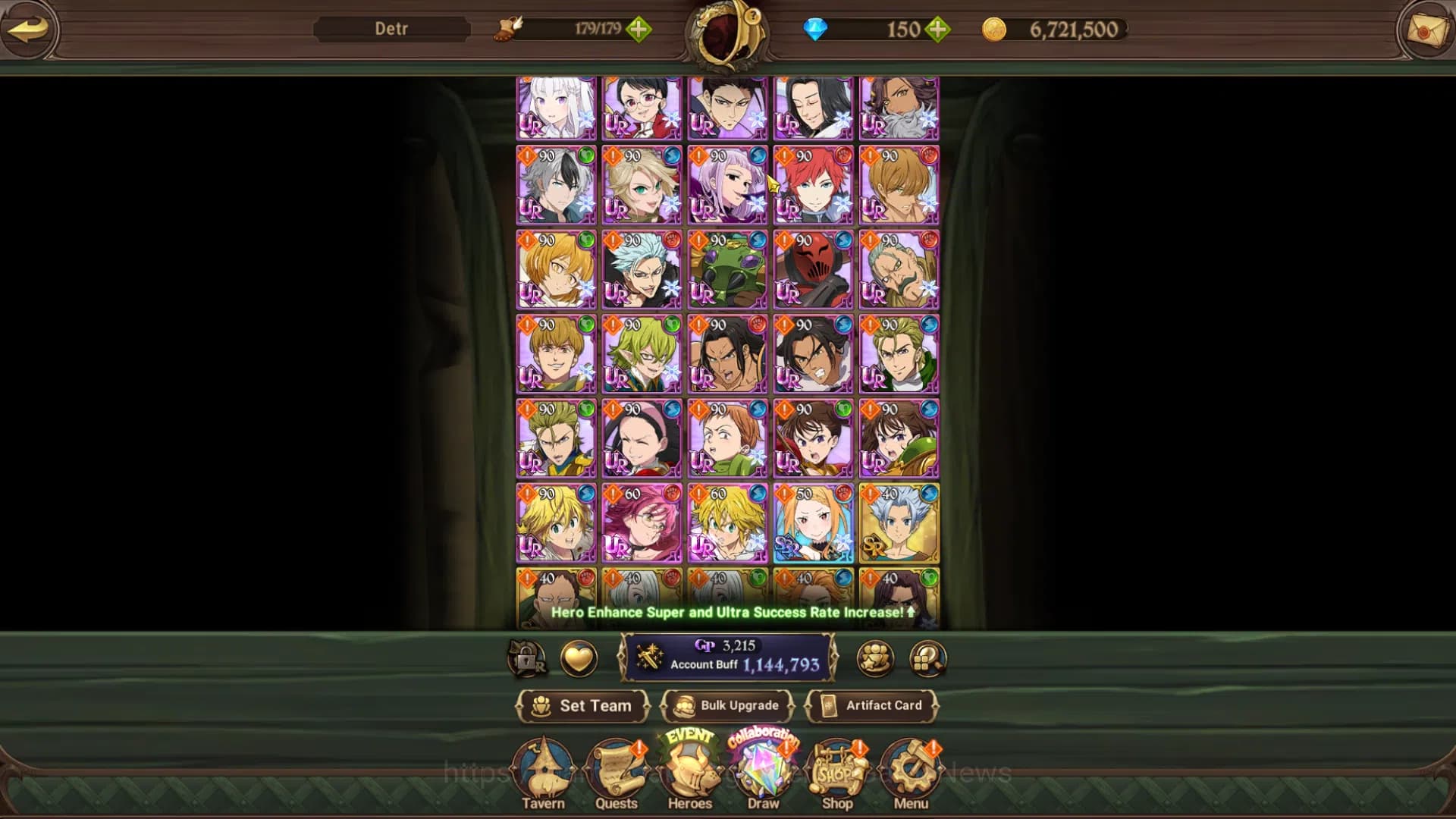Image resolution: width=1456 pixels, height=819 pixels.
Task: Click the Bulk Upgrade button
Action: pyautogui.click(x=728, y=705)
